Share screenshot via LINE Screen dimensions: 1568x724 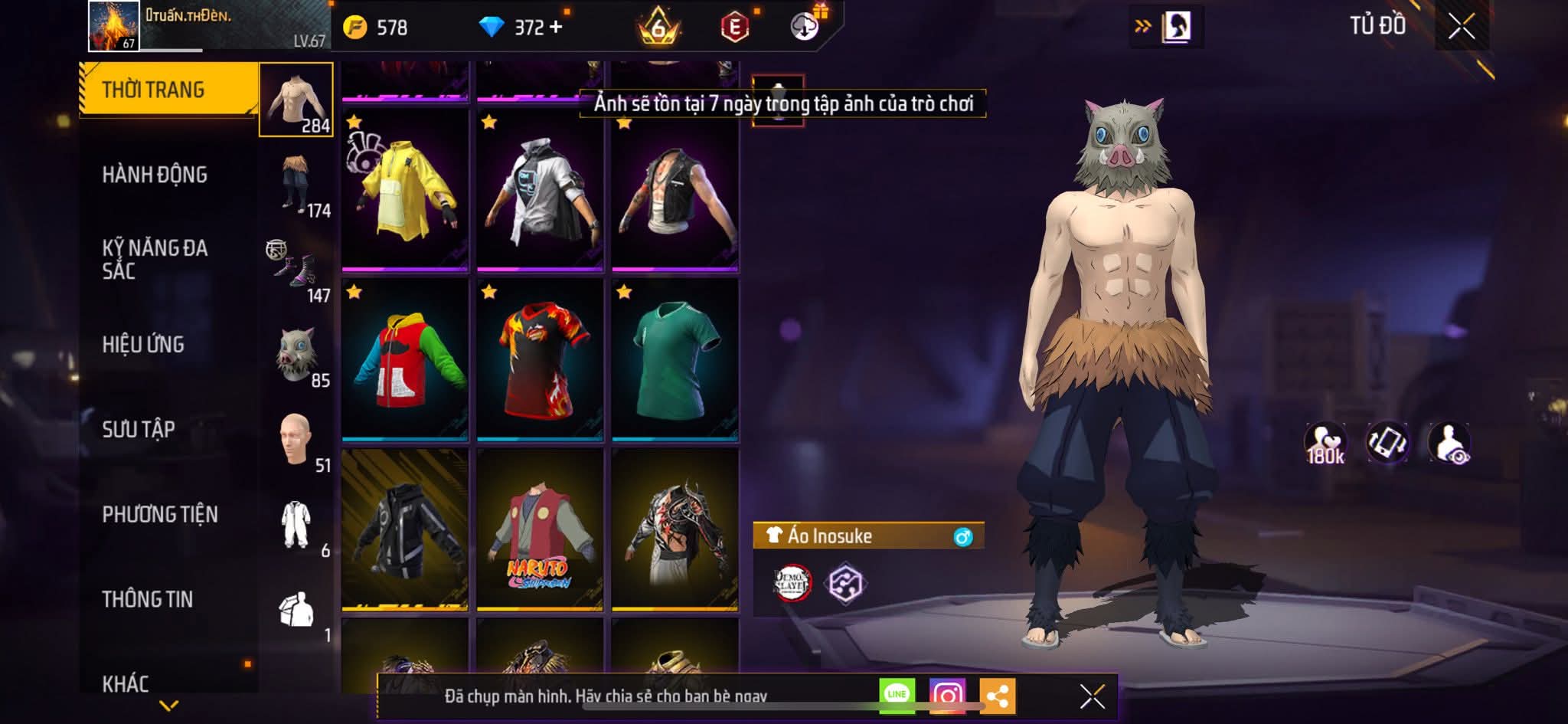tap(897, 695)
